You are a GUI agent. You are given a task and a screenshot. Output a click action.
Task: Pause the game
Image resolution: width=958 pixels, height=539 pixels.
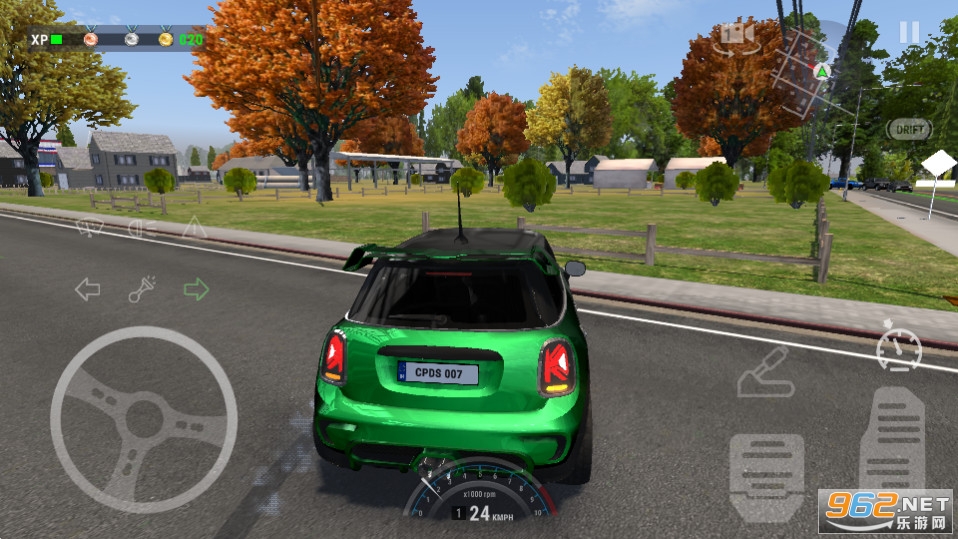[x=908, y=32]
